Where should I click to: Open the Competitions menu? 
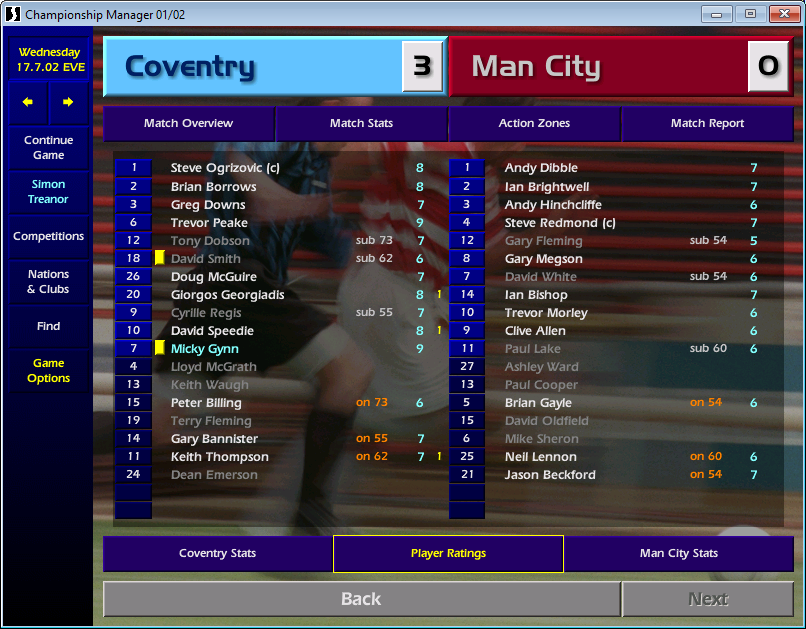(x=48, y=237)
